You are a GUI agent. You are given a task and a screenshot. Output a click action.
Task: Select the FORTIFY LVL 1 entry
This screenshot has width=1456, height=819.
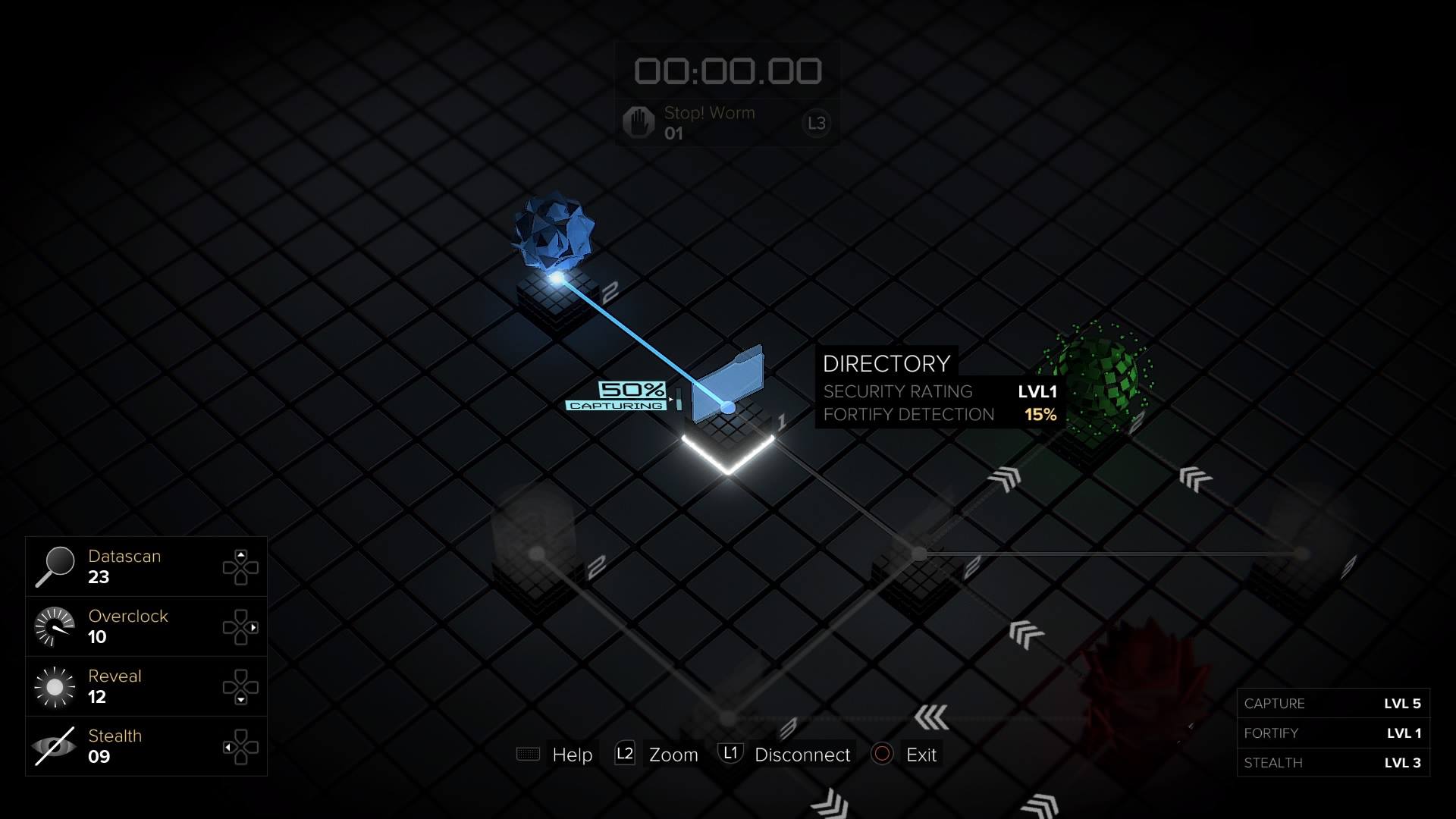[1332, 733]
